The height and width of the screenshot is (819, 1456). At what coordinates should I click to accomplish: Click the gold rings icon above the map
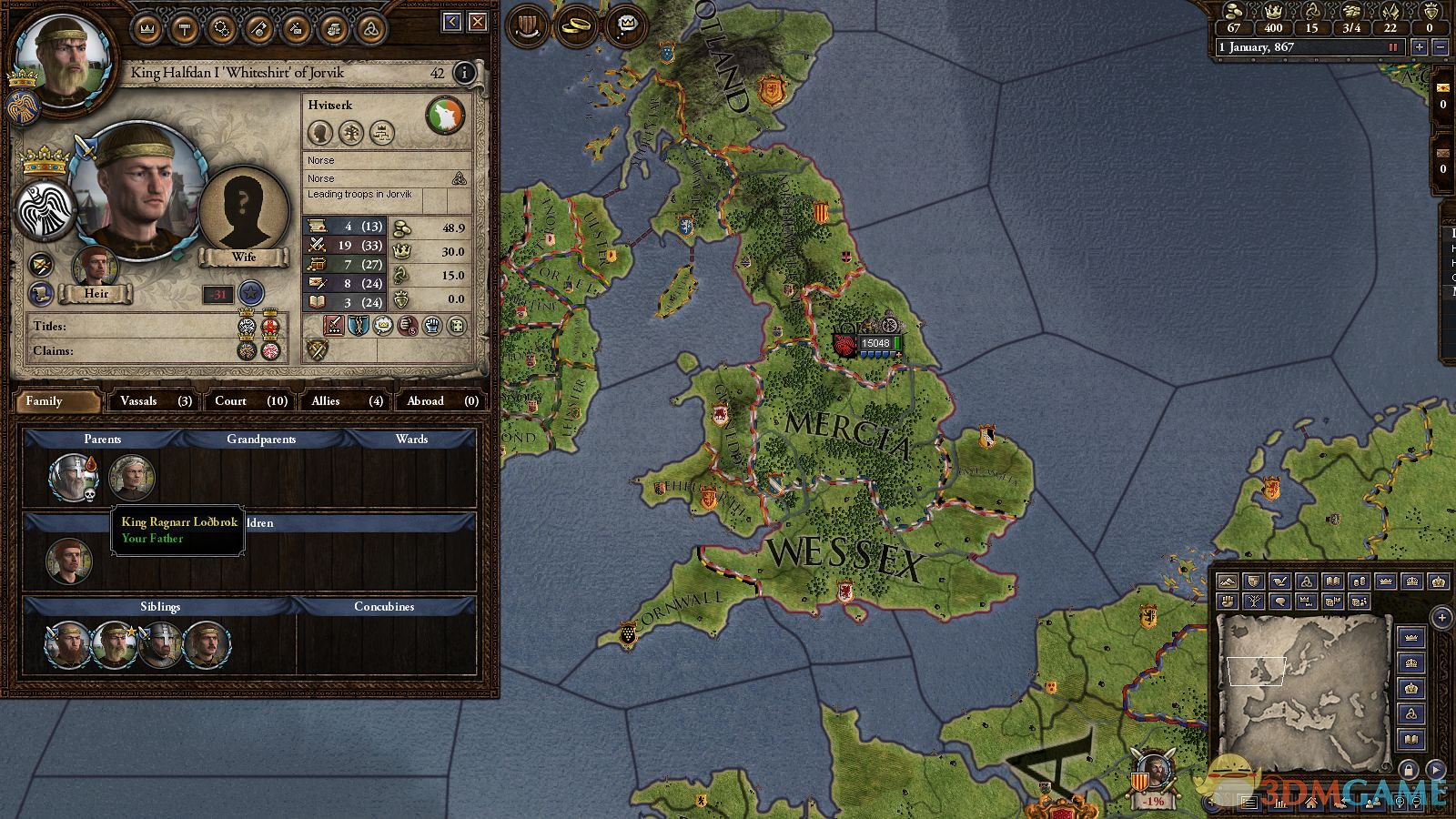point(575,25)
